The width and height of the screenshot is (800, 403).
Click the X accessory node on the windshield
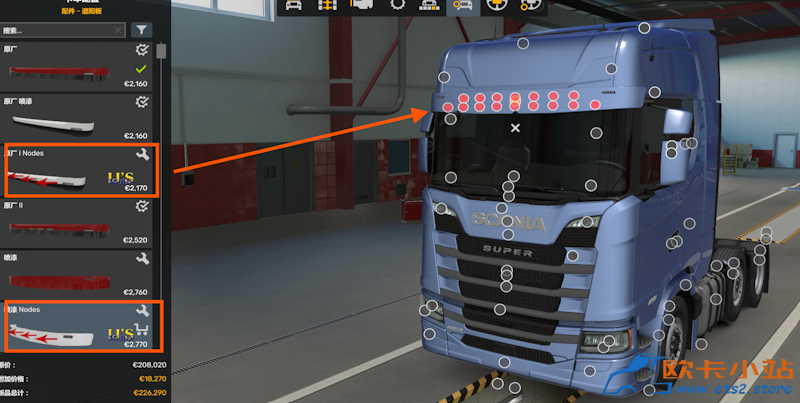pos(516,128)
